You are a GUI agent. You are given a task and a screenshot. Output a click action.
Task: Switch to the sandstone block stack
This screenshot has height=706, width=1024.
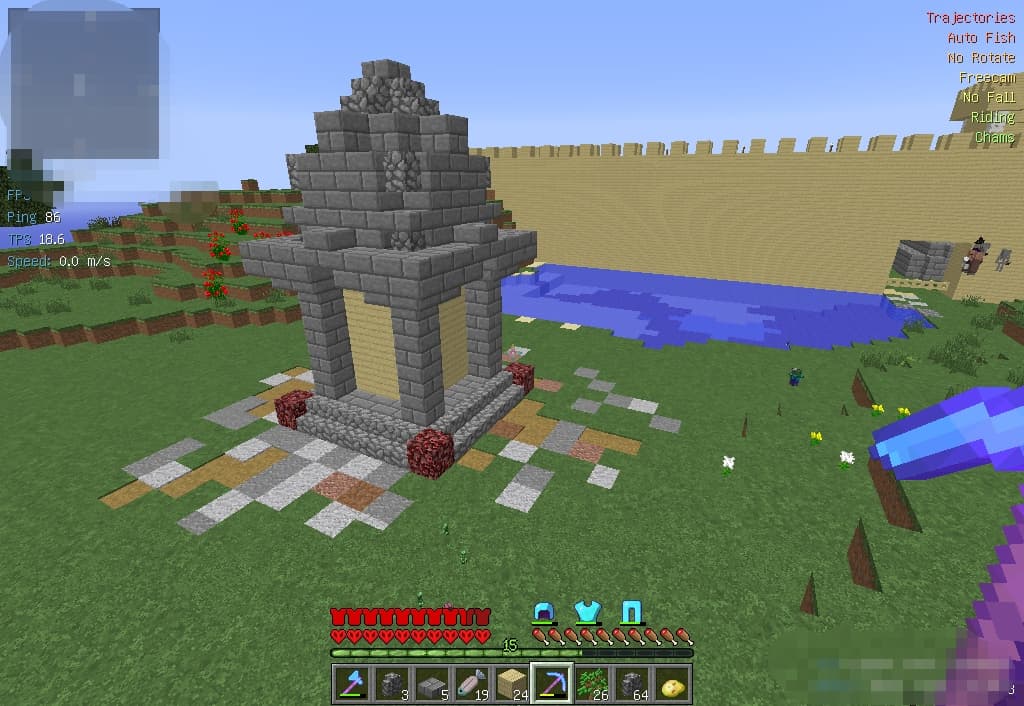click(511, 684)
